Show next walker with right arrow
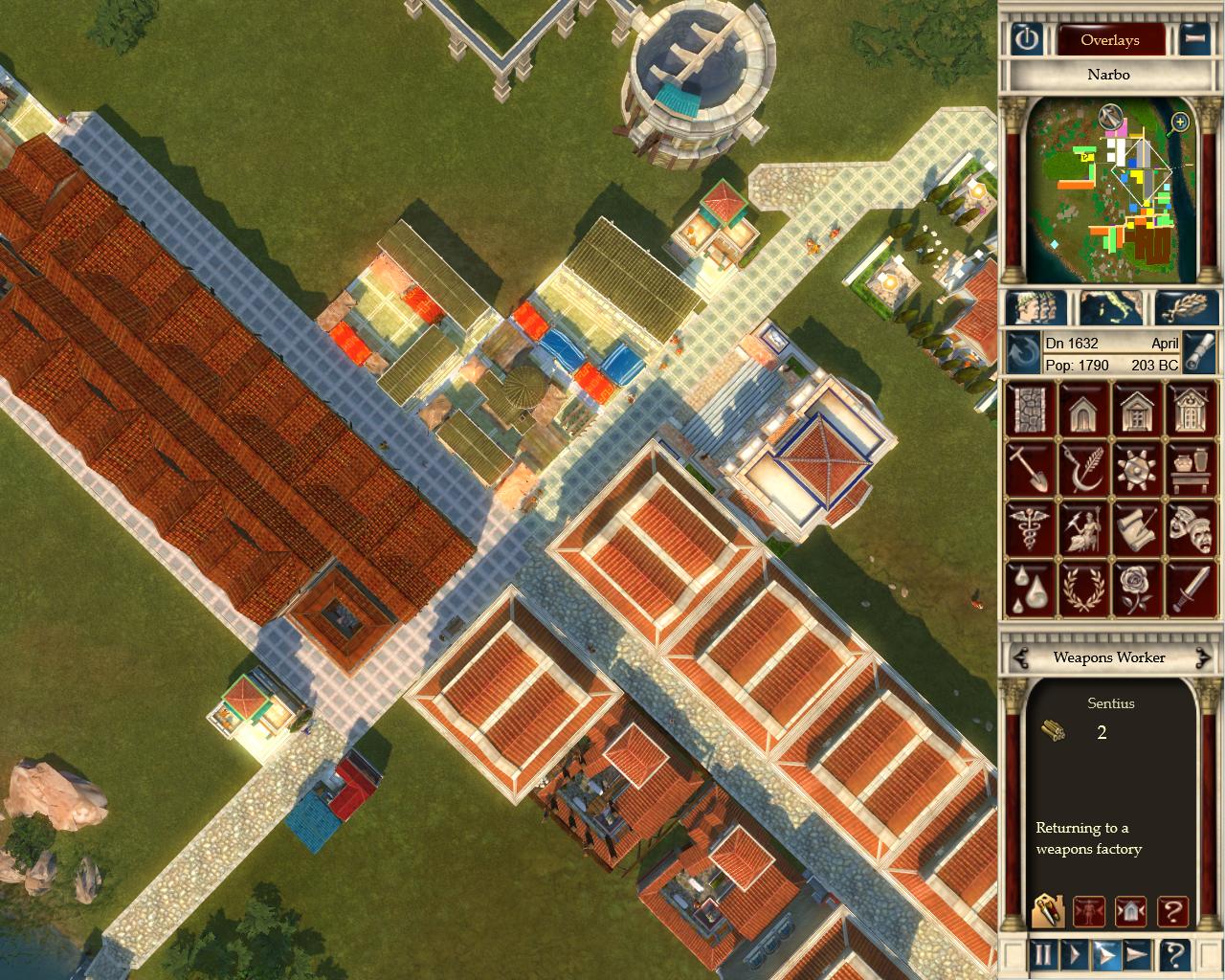The height and width of the screenshot is (980, 1225). (1202, 657)
